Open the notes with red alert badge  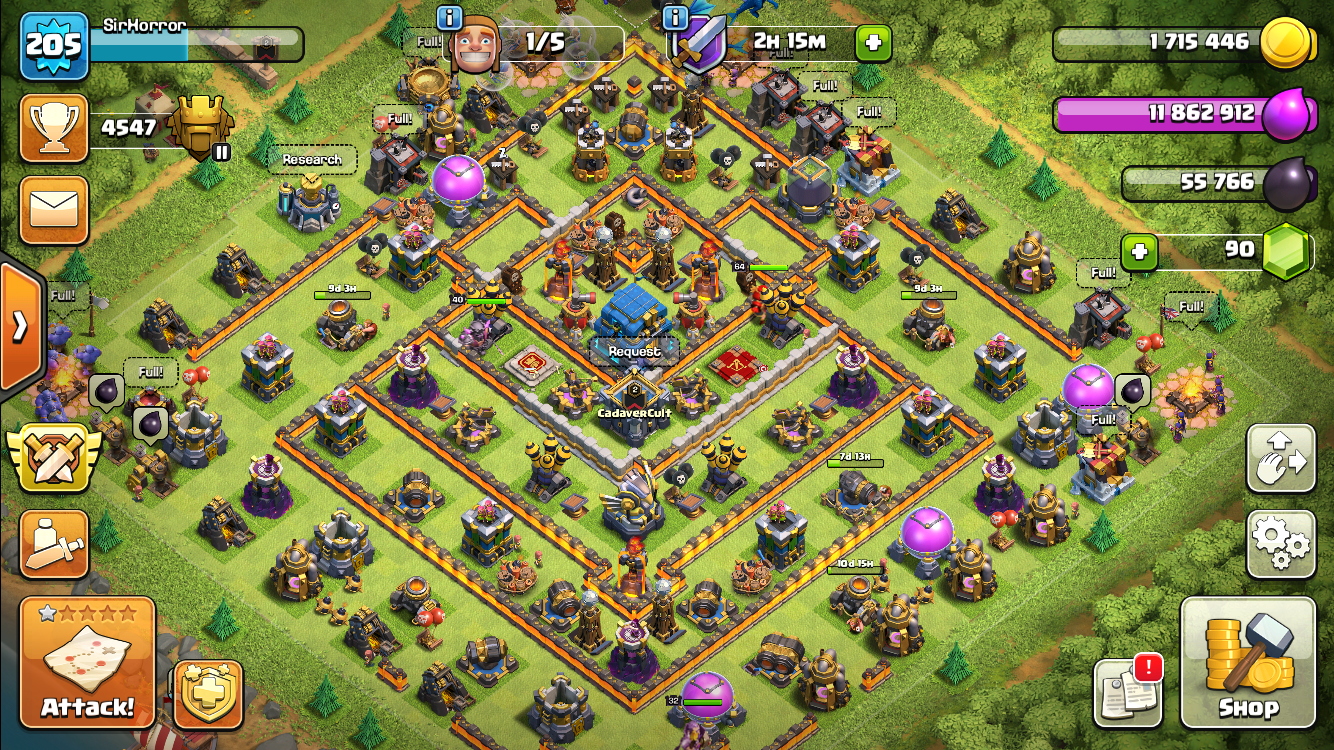[1128, 692]
